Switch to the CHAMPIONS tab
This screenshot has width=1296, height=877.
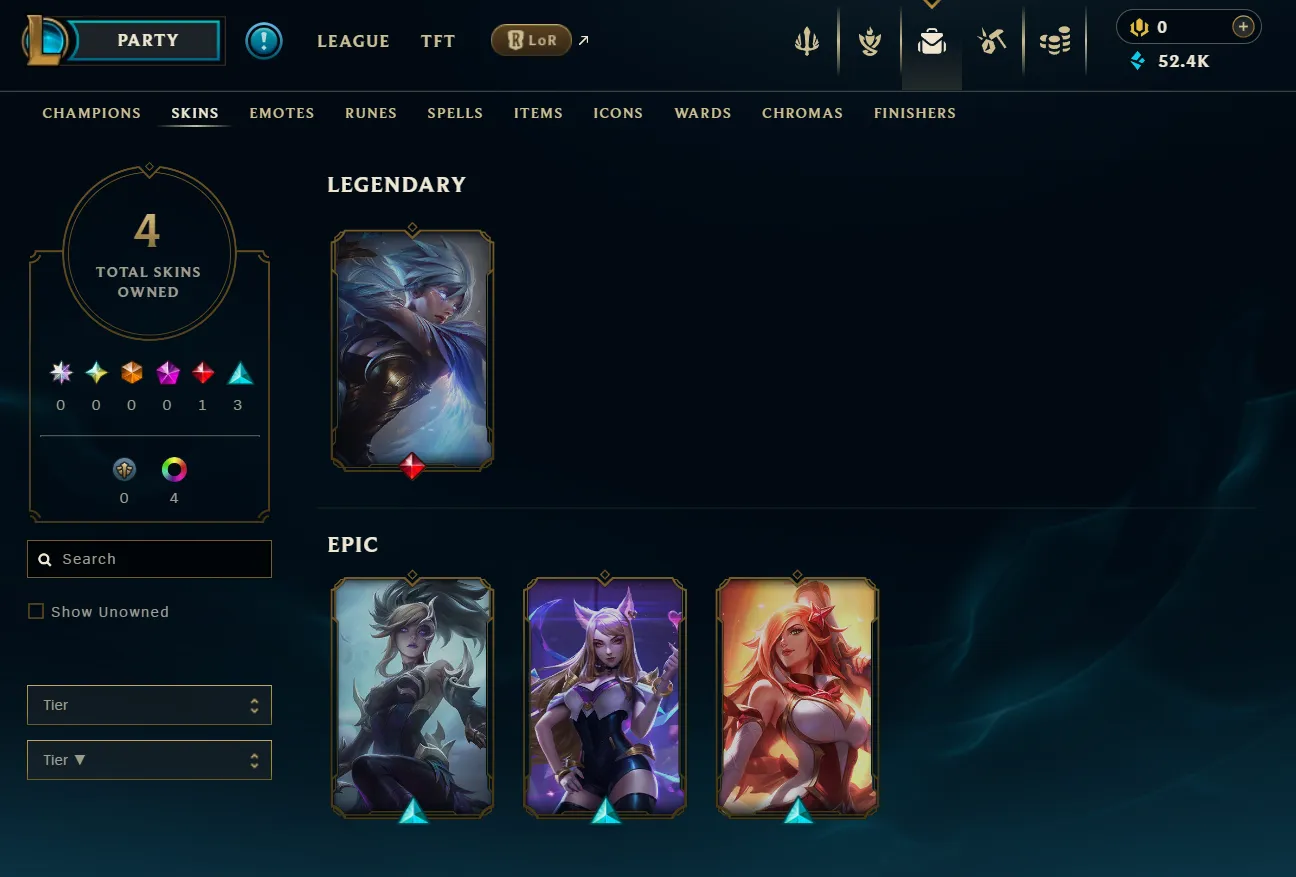tap(91, 113)
